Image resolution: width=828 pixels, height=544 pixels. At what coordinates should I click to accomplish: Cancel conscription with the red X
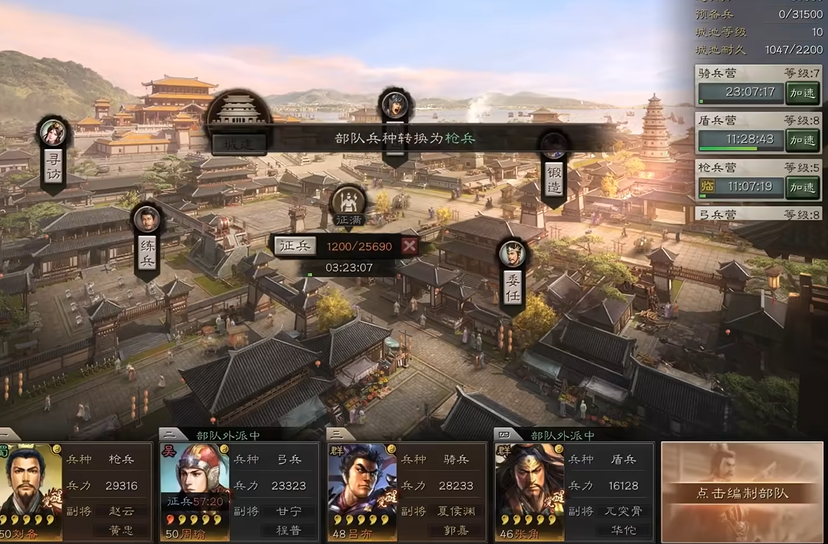click(409, 246)
